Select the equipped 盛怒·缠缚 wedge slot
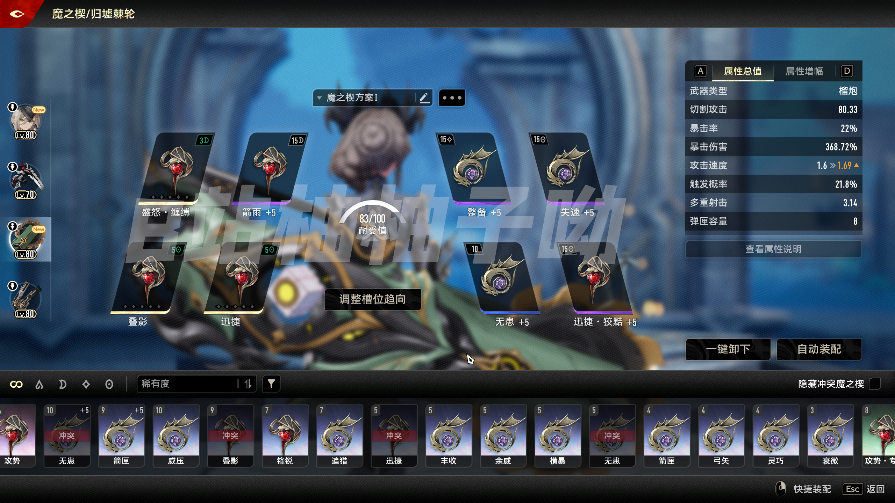895x503 pixels. pyautogui.click(x=178, y=169)
